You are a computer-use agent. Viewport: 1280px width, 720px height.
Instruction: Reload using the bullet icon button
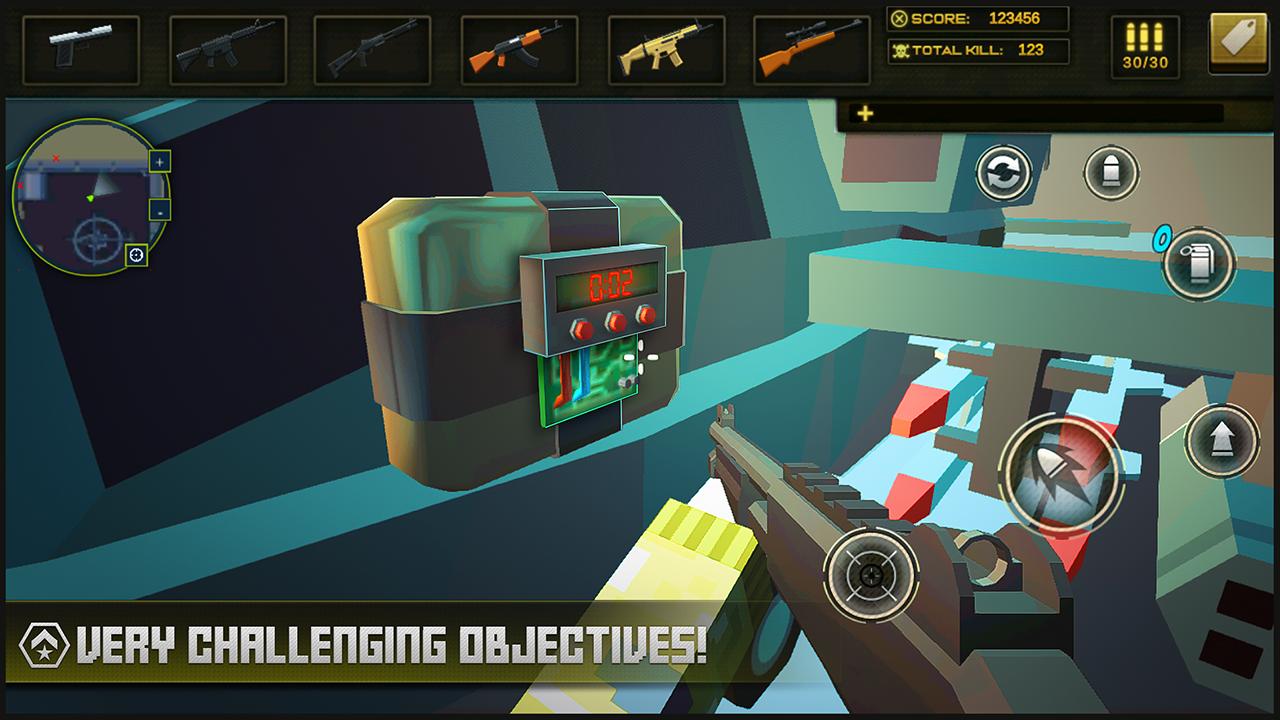1111,172
